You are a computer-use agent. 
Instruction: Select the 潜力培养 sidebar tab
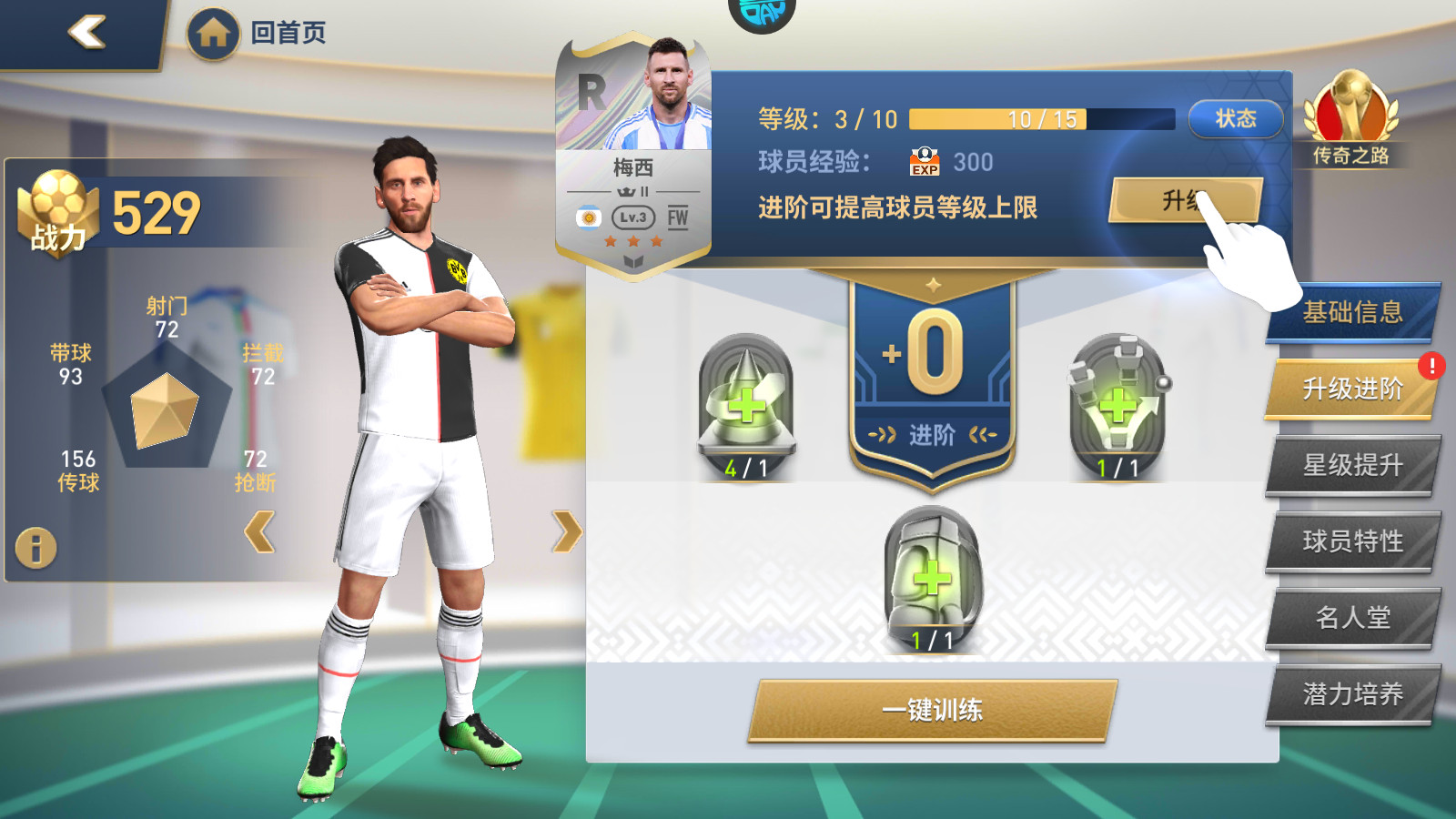pos(1353,693)
